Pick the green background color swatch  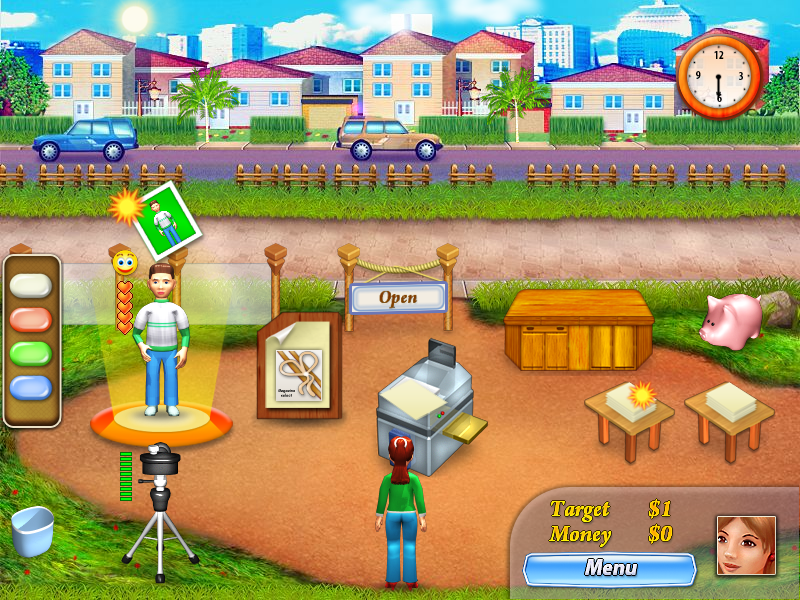click(31, 354)
